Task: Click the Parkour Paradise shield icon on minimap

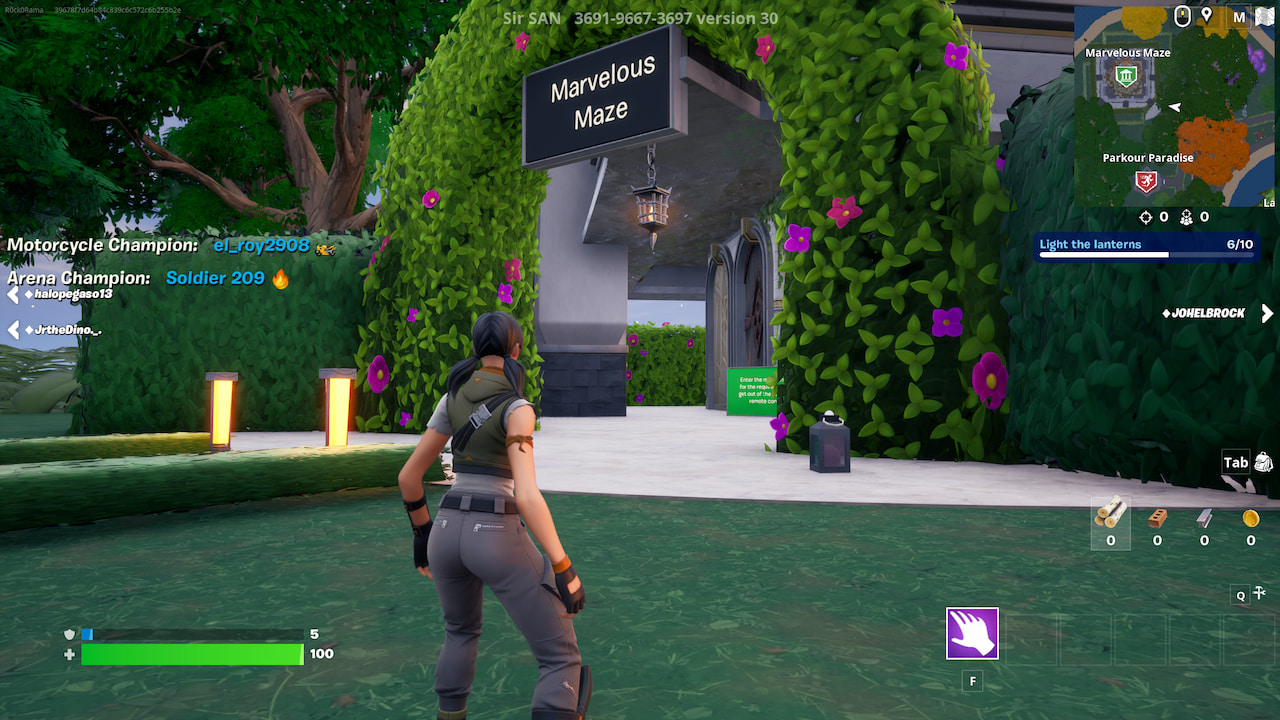Action: [x=1145, y=179]
